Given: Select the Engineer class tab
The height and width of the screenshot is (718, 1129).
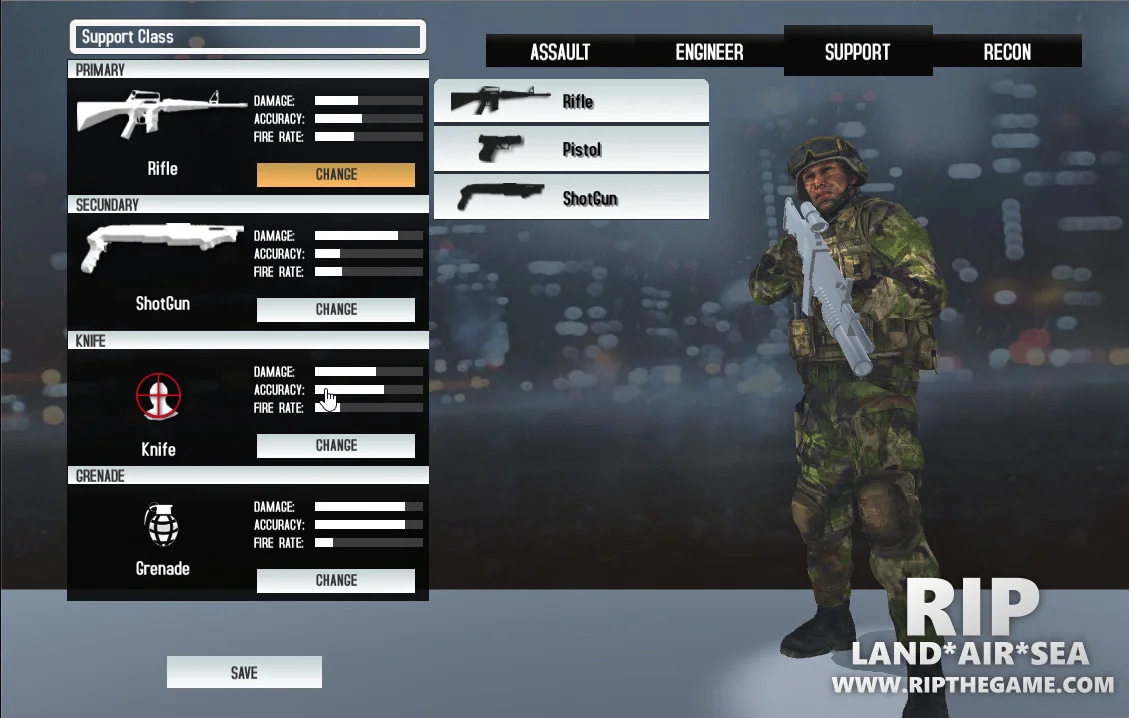Looking at the screenshot, I should click(709, 52).
